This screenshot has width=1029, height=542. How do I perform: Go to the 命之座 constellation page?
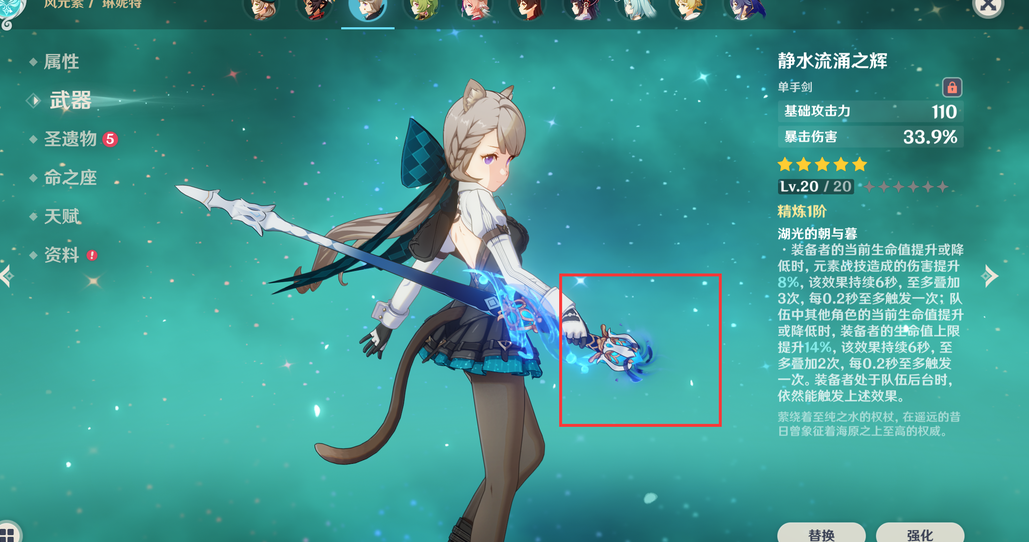point(70,178)
